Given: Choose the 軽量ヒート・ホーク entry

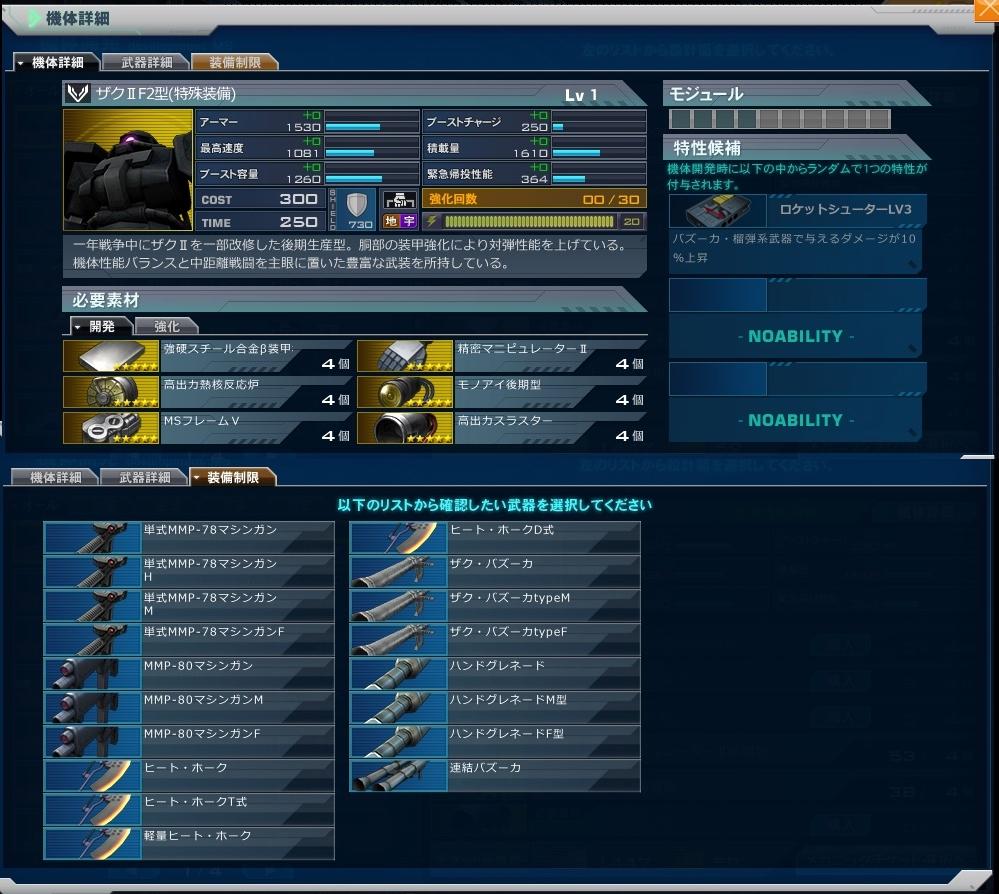Looking at the screenshot, I should 189,843.
